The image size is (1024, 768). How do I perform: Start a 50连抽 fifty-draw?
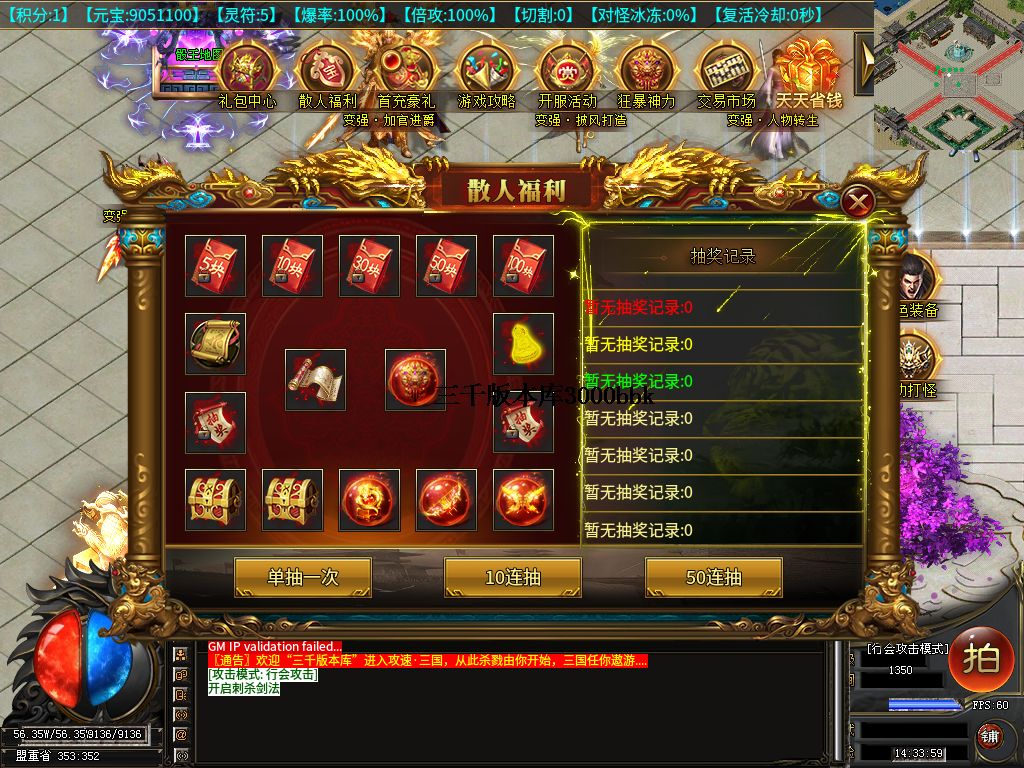713,577
